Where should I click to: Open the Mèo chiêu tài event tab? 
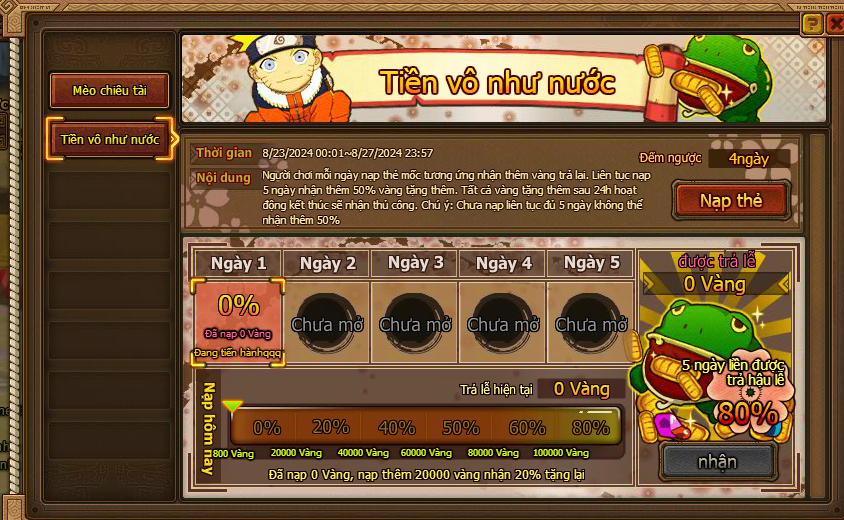pos(109,91)
